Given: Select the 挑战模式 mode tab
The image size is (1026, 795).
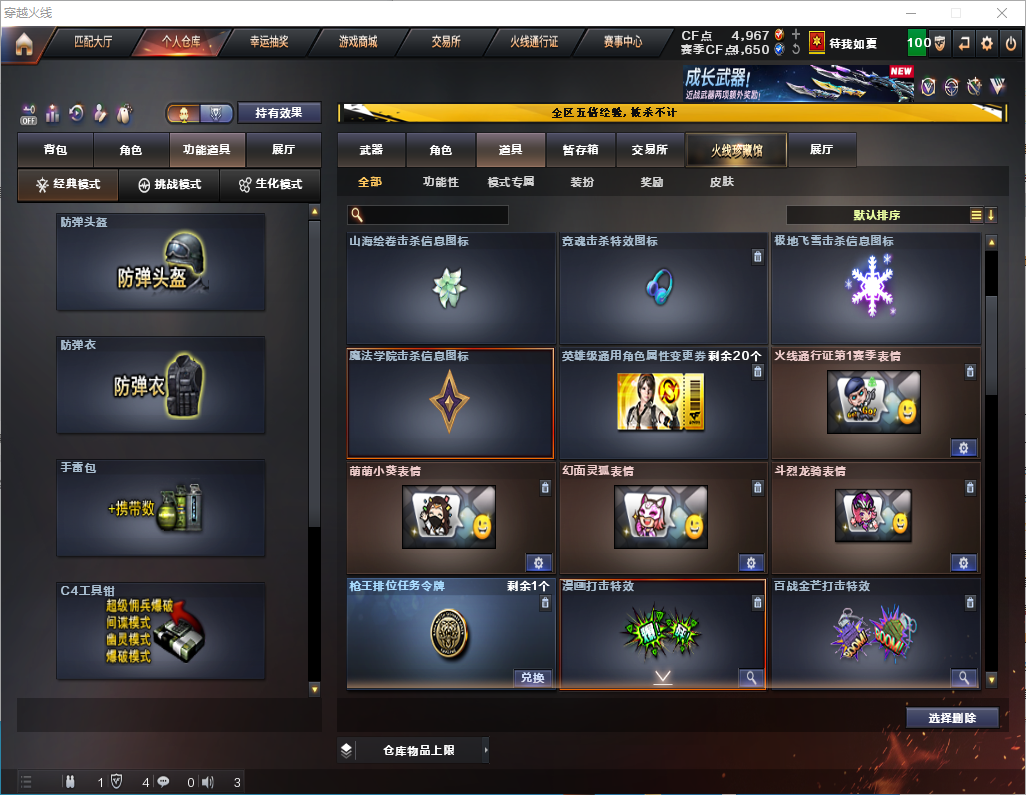Looking at the screenshot, I should tap(169, 185).
